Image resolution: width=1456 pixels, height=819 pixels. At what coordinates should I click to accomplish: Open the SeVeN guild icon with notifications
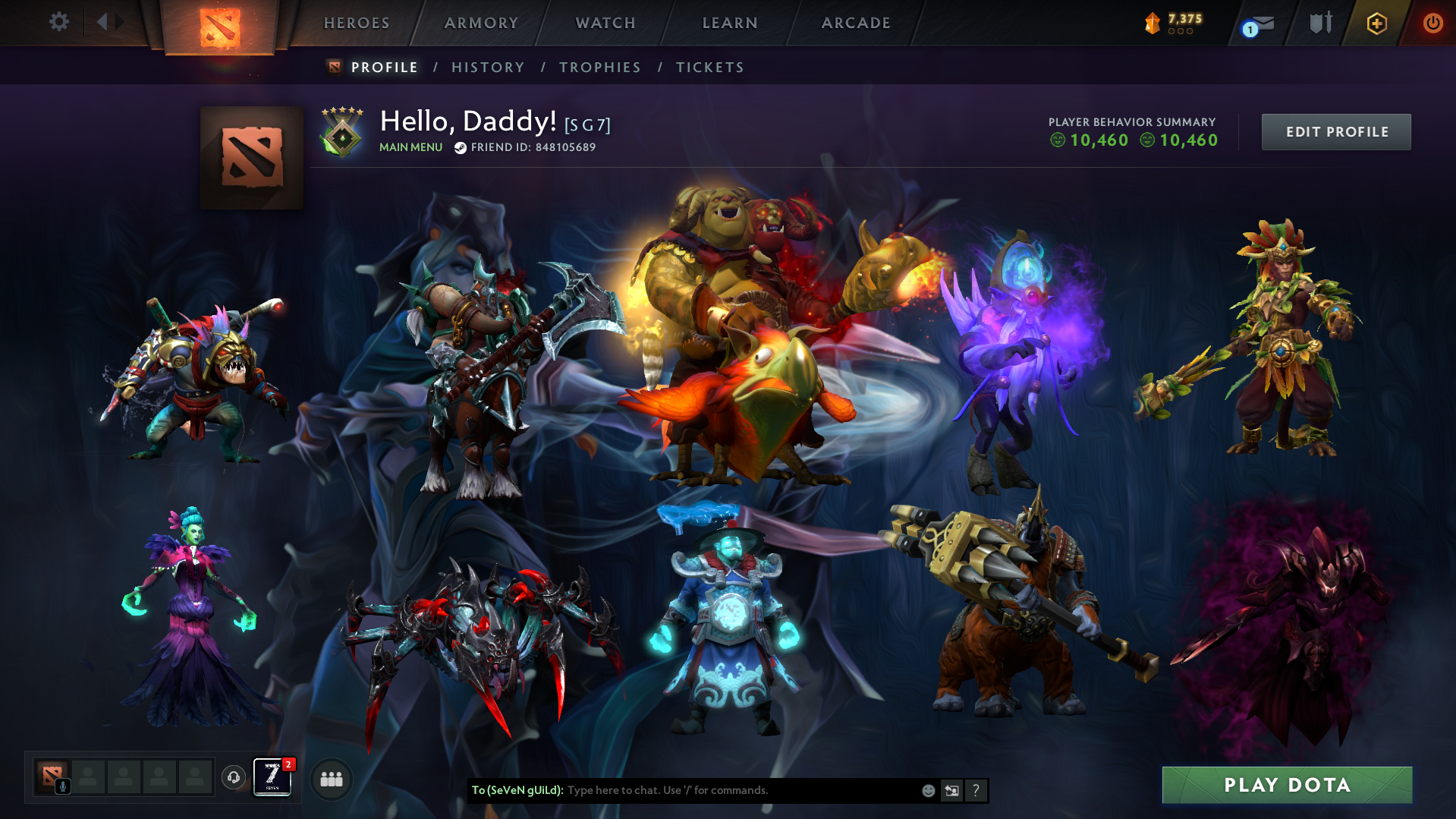[271, 777]
